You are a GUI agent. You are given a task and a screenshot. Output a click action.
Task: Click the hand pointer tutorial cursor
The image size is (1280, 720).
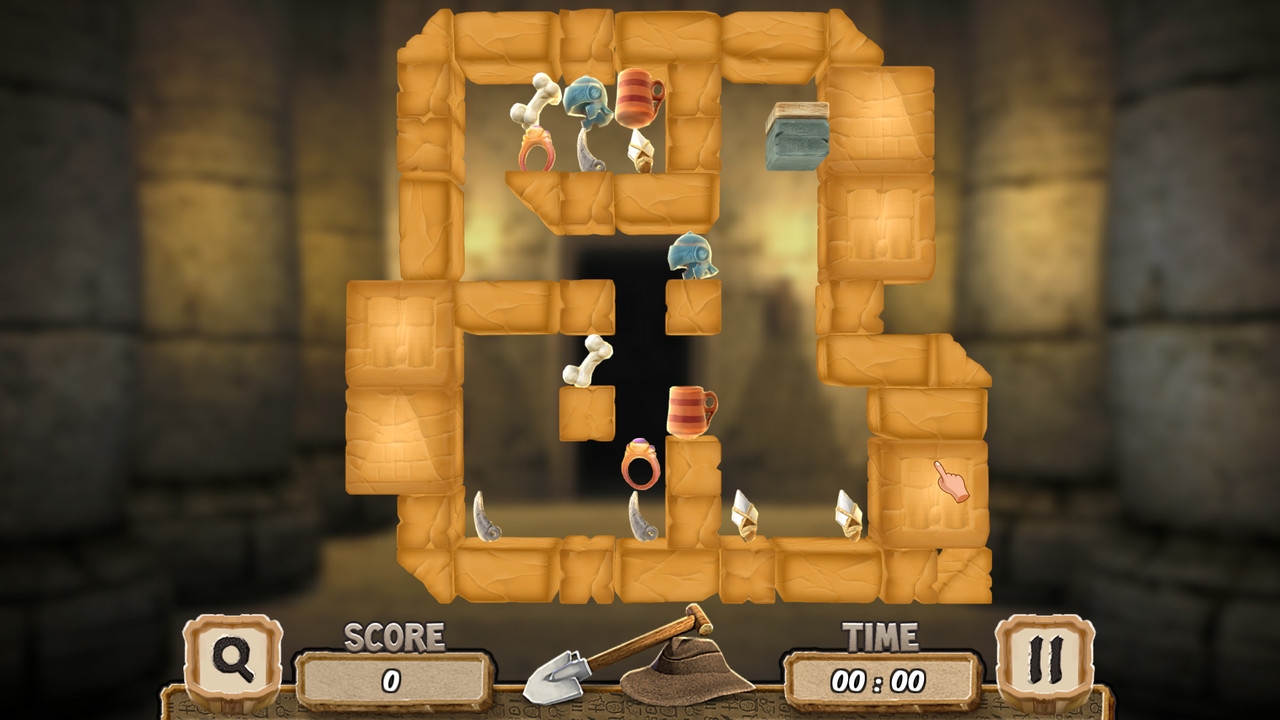(953, 483)
